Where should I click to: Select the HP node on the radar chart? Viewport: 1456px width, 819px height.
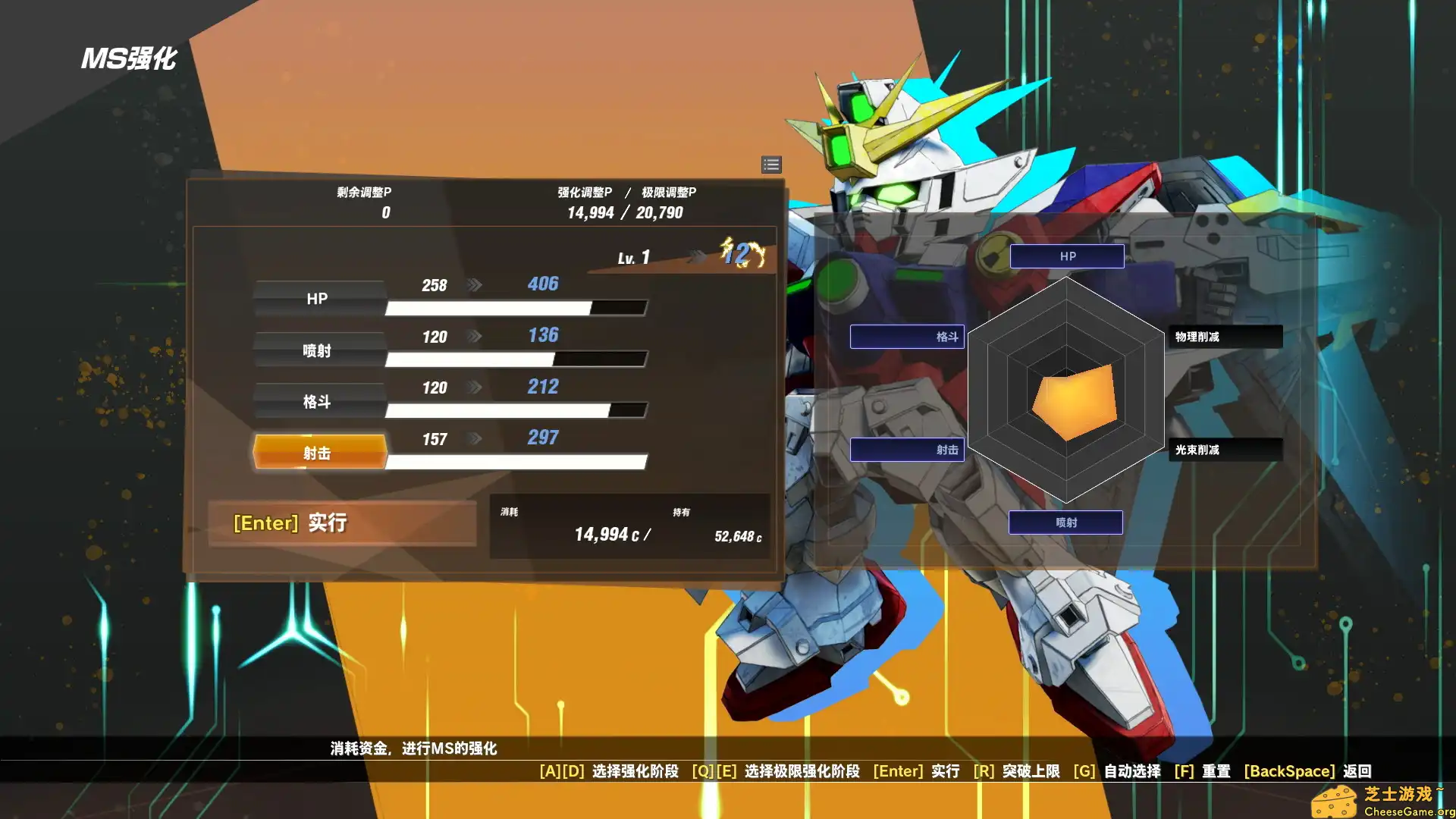pos(1066,256)
